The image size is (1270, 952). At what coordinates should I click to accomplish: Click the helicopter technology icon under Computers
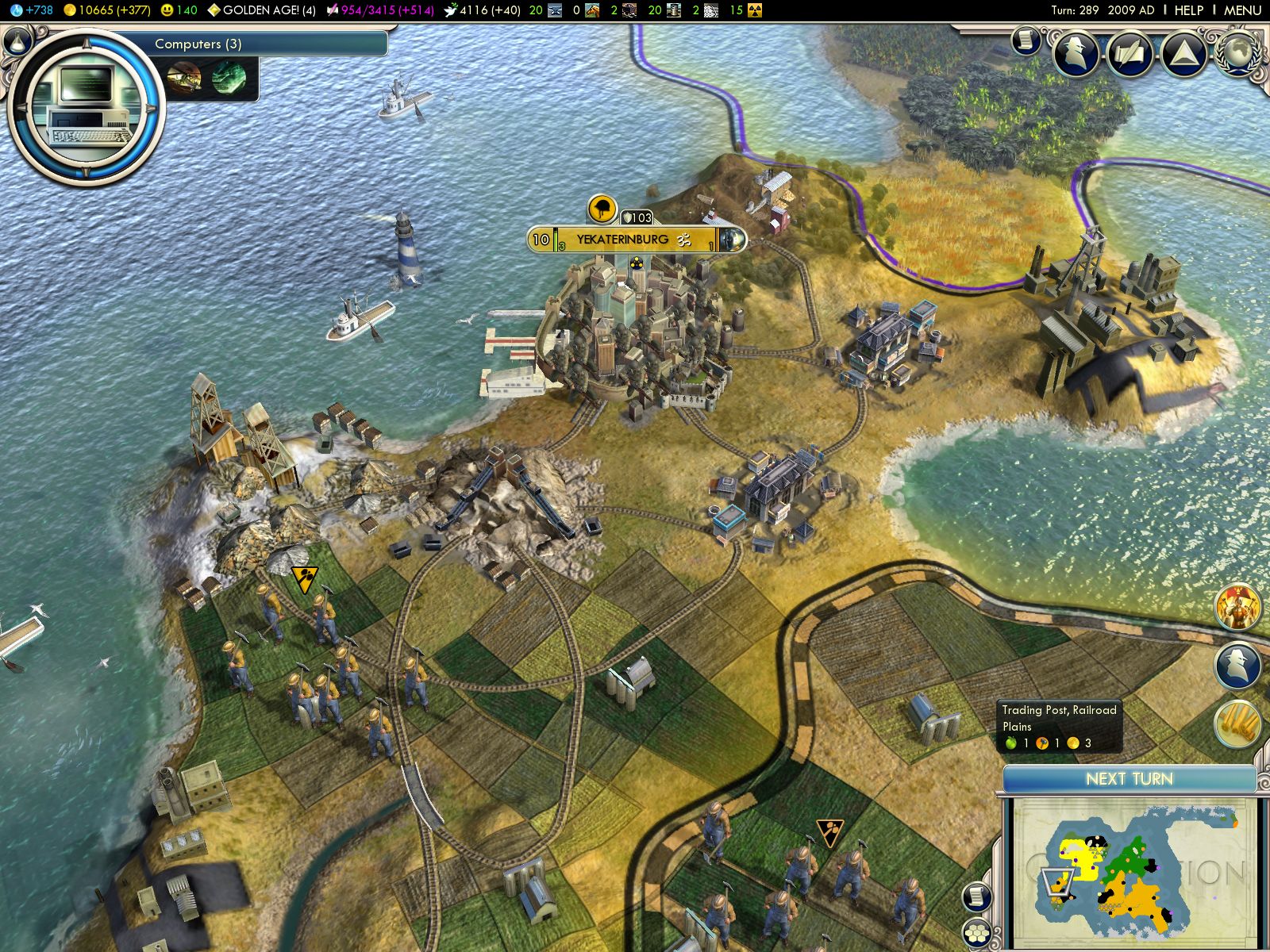[x=183, y=79]
